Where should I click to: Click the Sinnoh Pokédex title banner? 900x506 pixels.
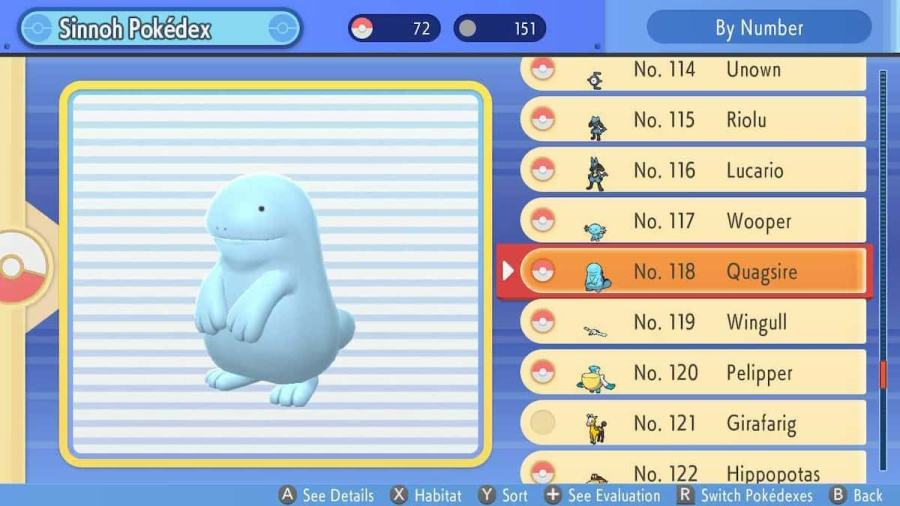point(160,28)
